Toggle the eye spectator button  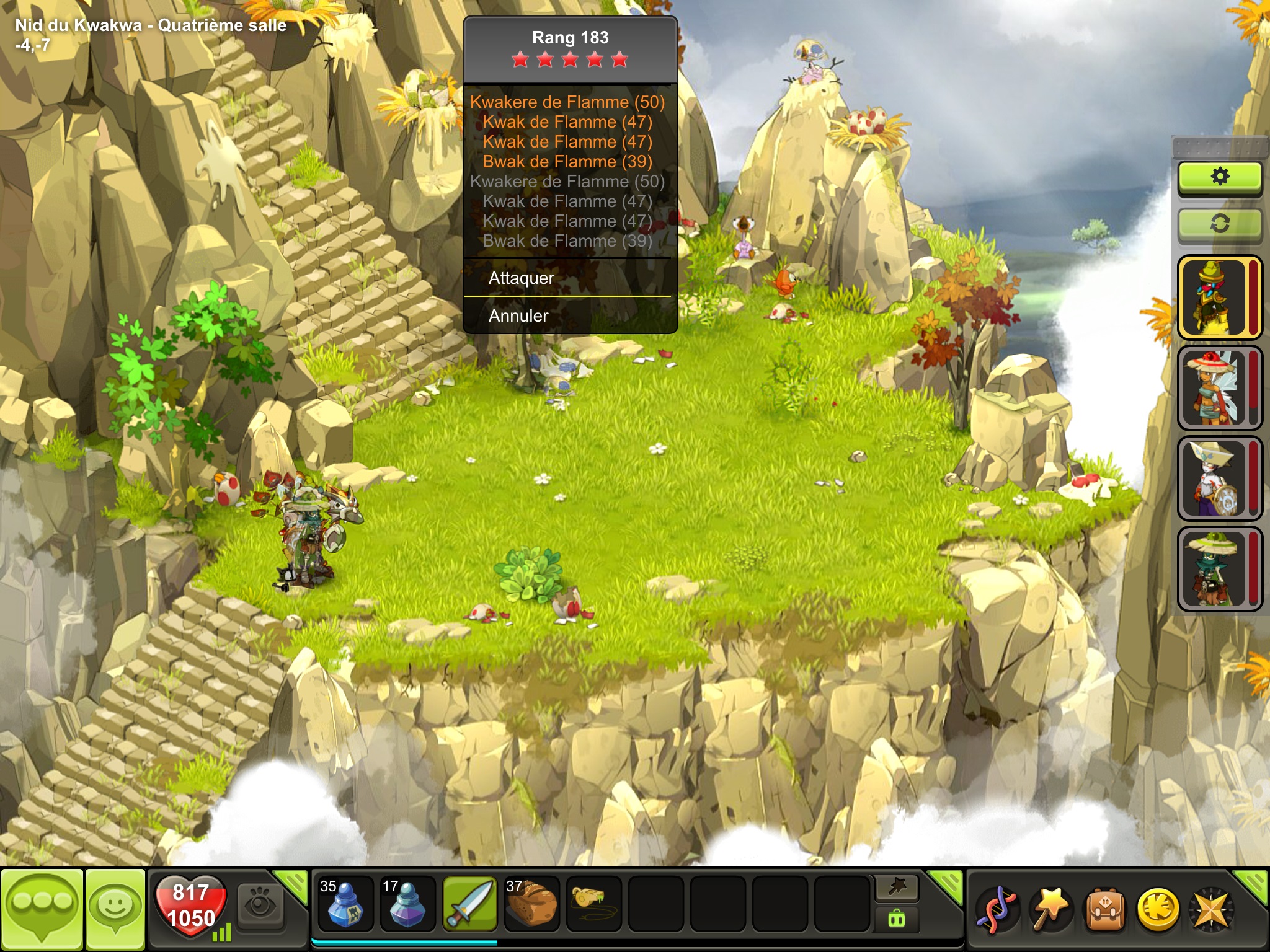click(260, 905)
